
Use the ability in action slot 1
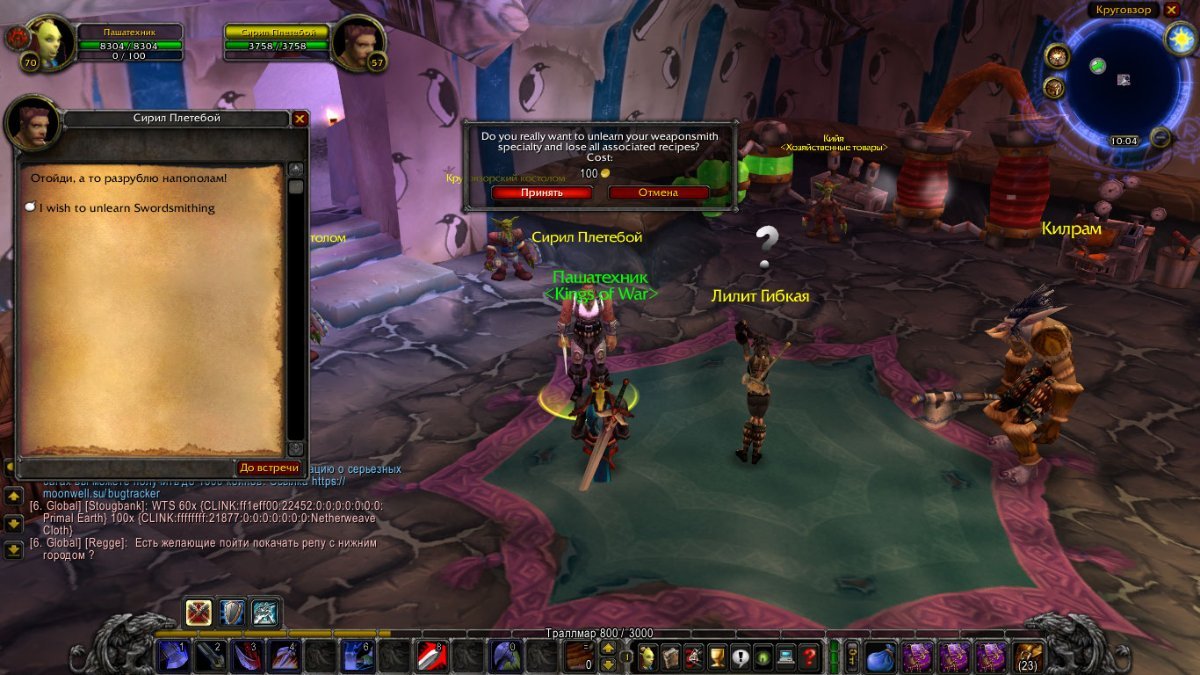pos(174,657)
